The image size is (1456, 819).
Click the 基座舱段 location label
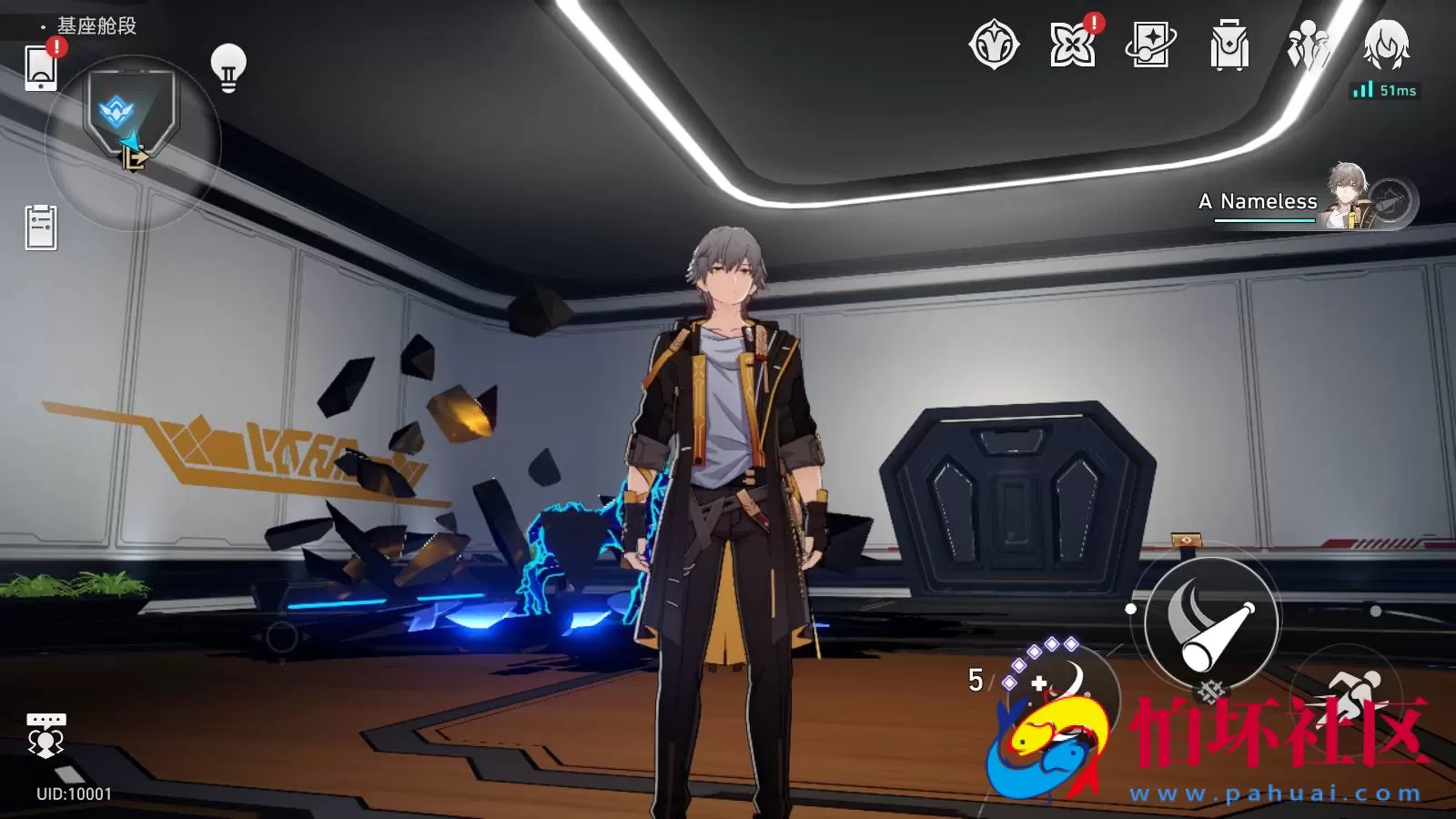95,26
